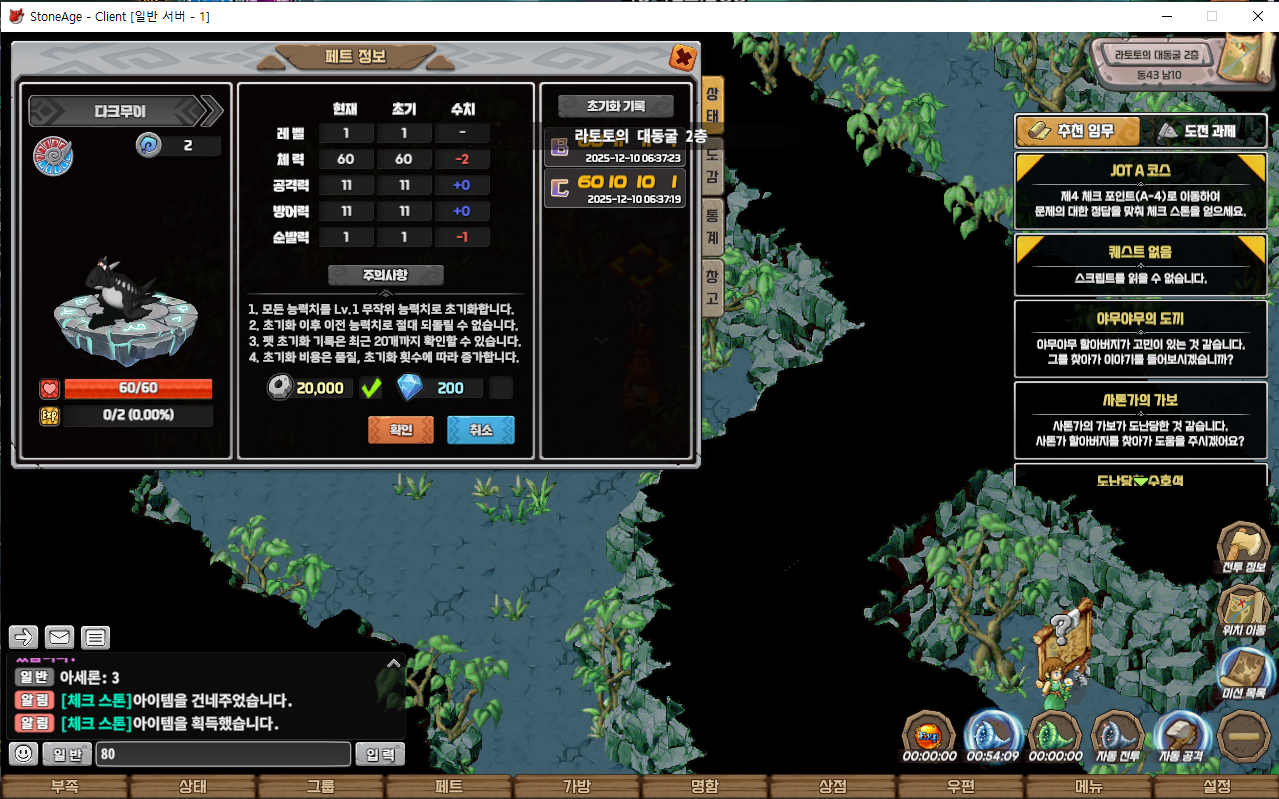The image size is (1279, 799).
Task: Cancel with the 취소 button
Action: pyautogui.click(x=481, y=430)
